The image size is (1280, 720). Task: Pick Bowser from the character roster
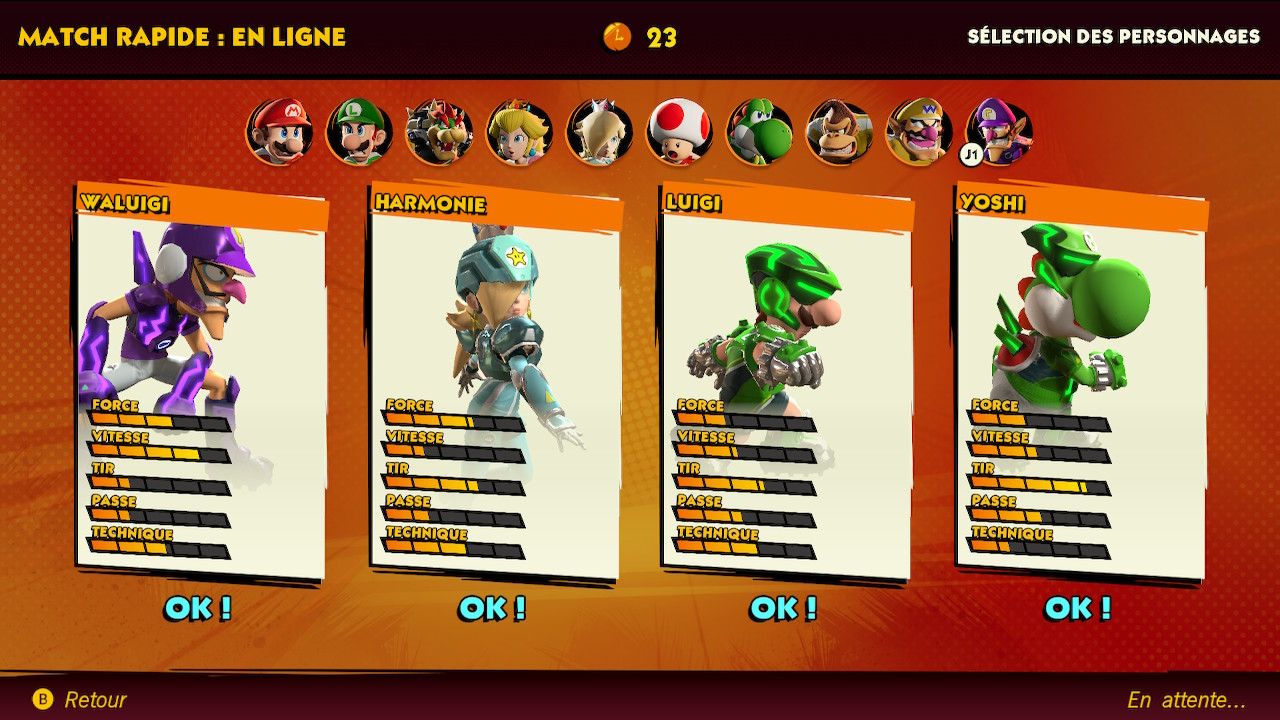[439, 133]
